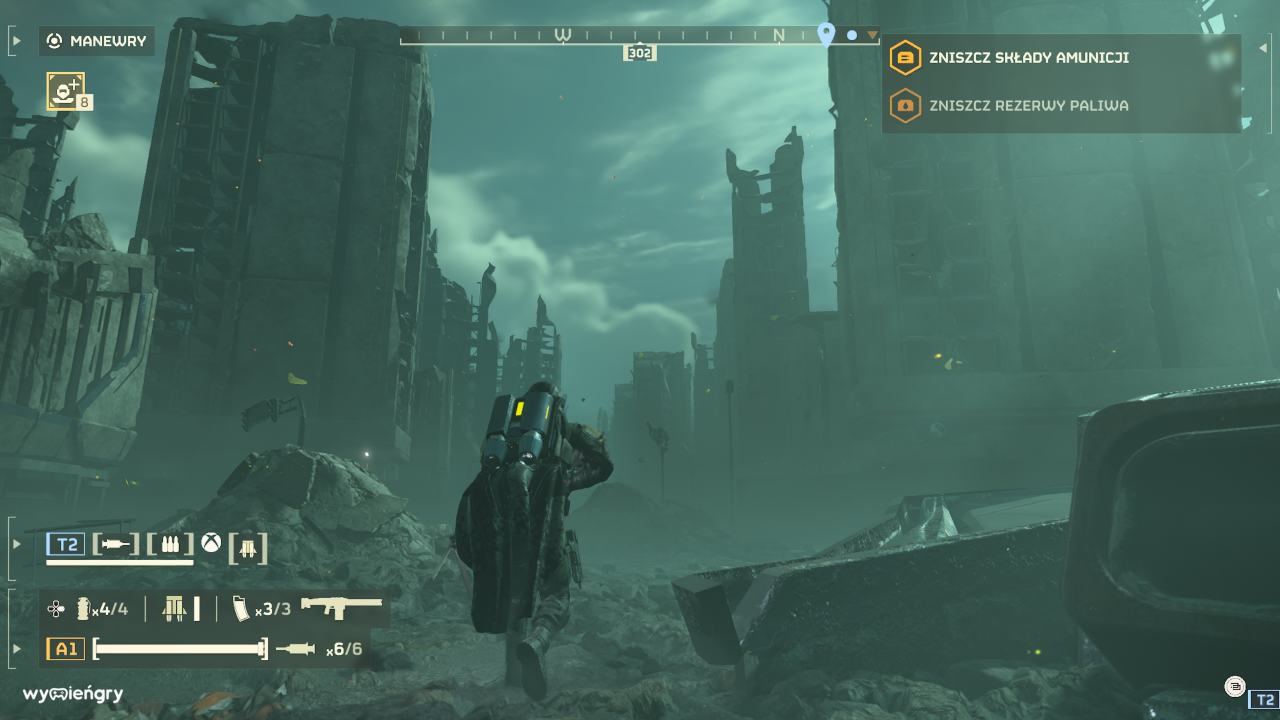
Task: Click the blue waypoint pin on the compass
Action: click(826, 32)
